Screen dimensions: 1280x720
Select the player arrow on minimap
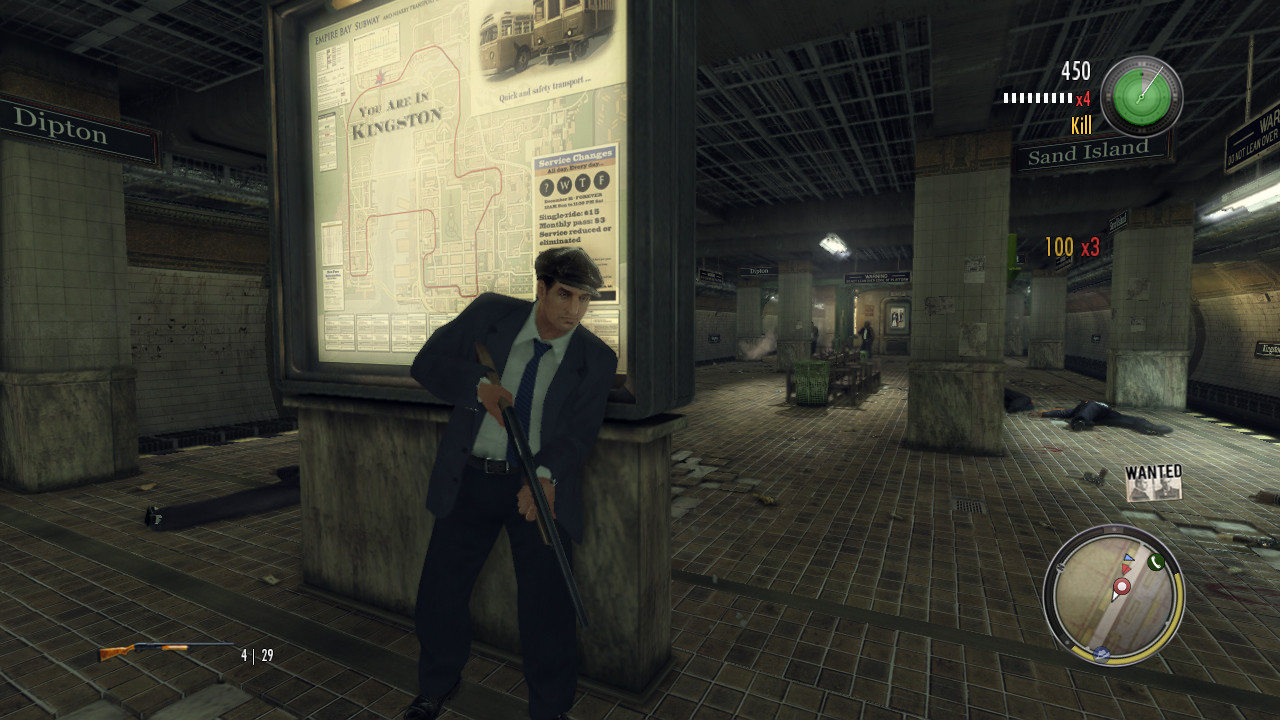pos(1115,596)
